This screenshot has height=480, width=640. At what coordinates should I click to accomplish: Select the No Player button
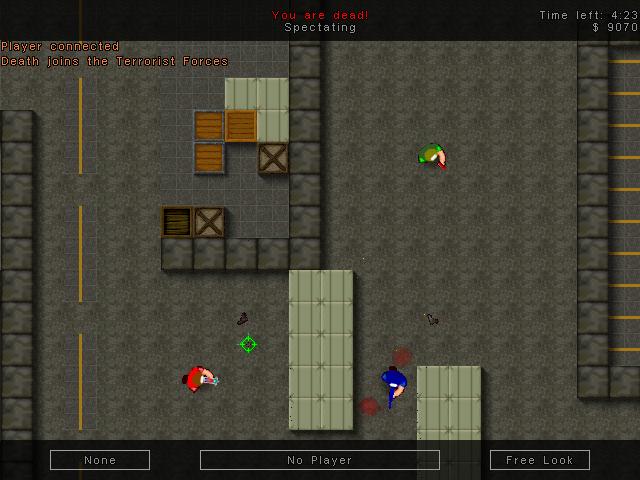coord(320,460)
